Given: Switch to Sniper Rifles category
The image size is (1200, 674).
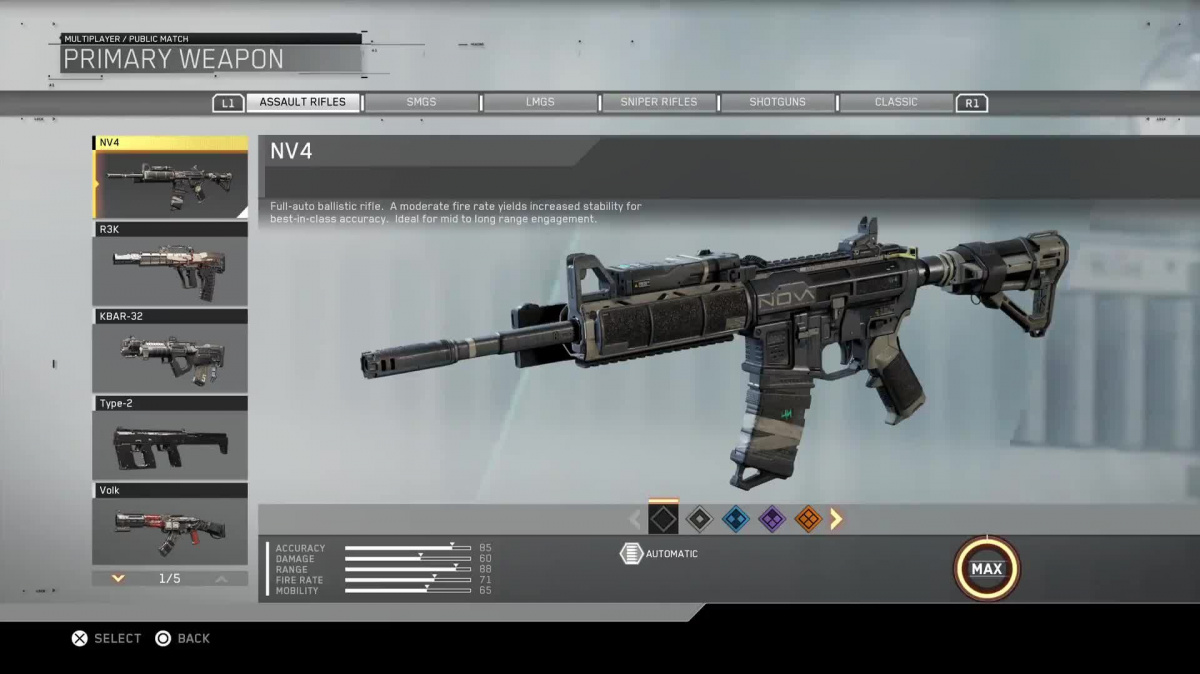Looking at the screenshot, I should click(658, 102).
